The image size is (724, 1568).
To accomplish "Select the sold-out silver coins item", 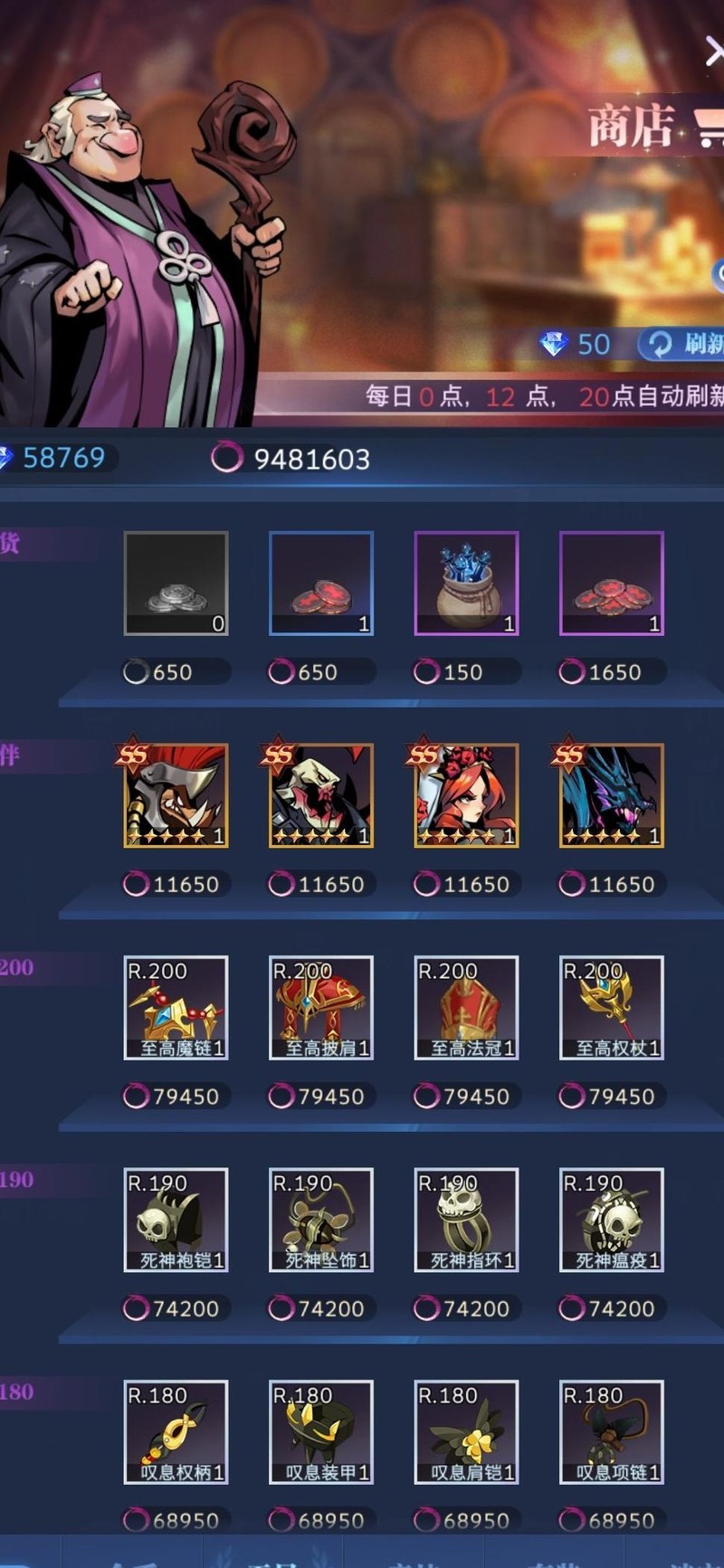I will (176, 584).
